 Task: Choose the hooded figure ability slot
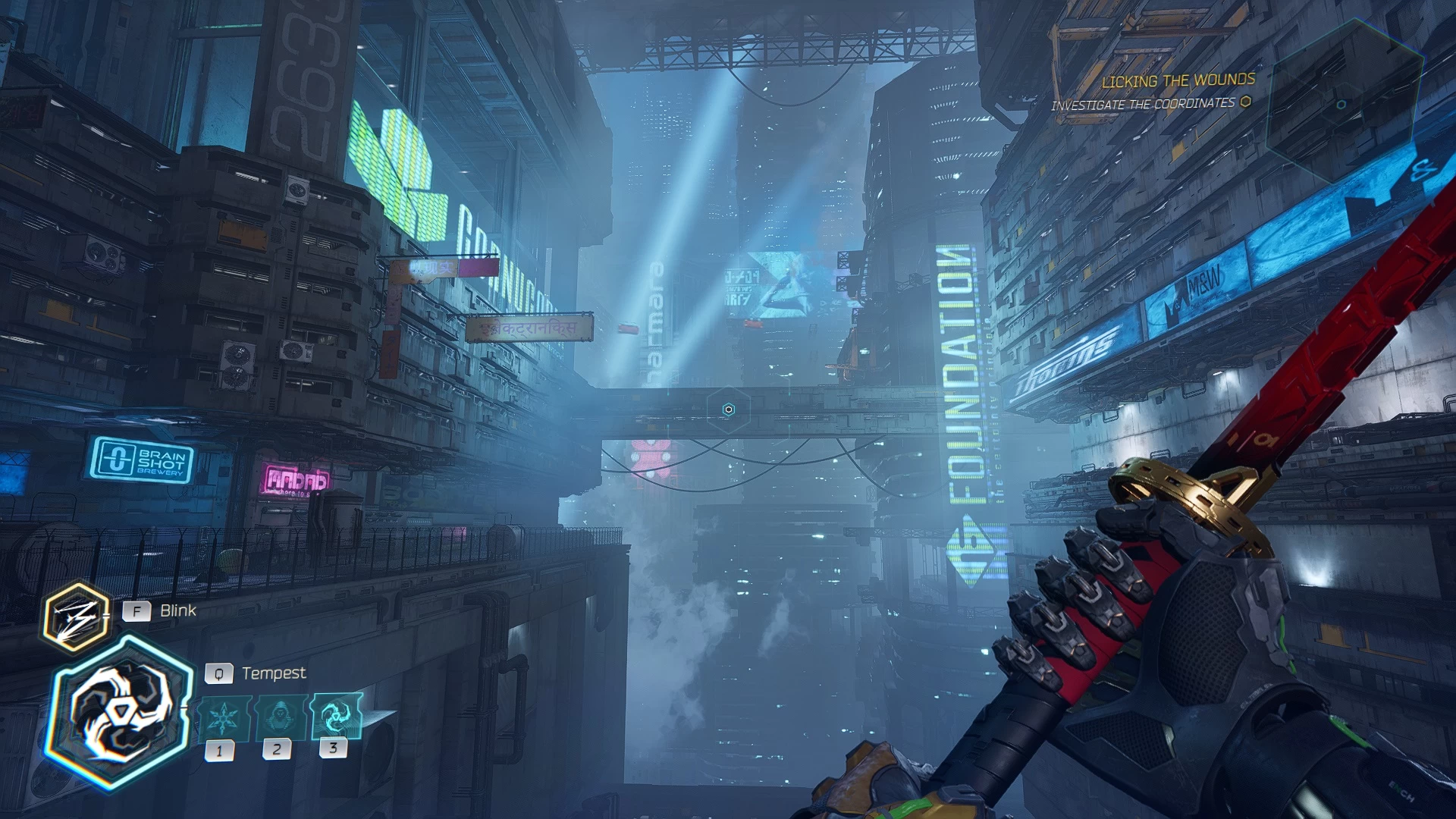coord(279,717)
